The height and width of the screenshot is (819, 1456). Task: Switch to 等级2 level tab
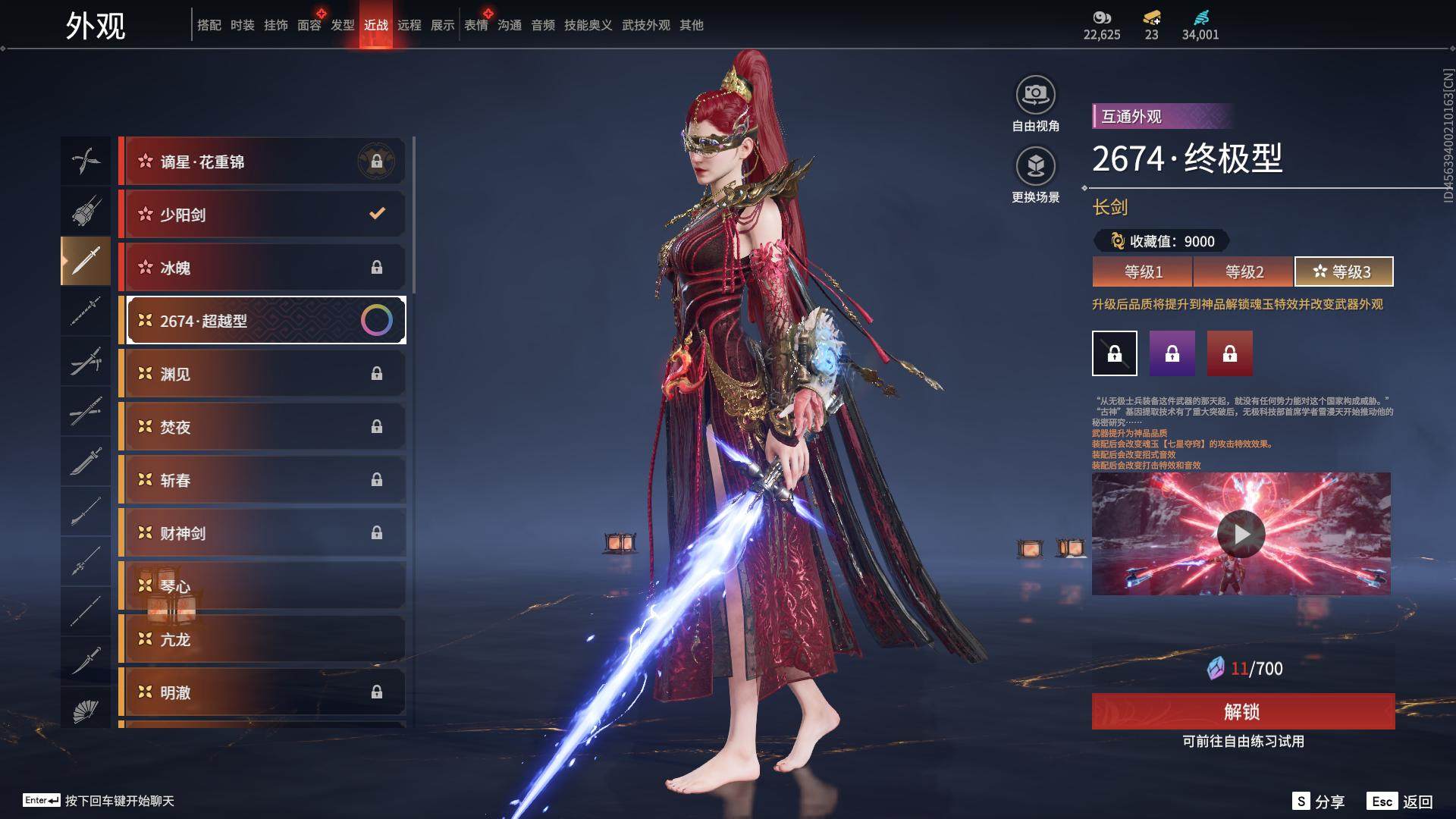(1244, 271)
